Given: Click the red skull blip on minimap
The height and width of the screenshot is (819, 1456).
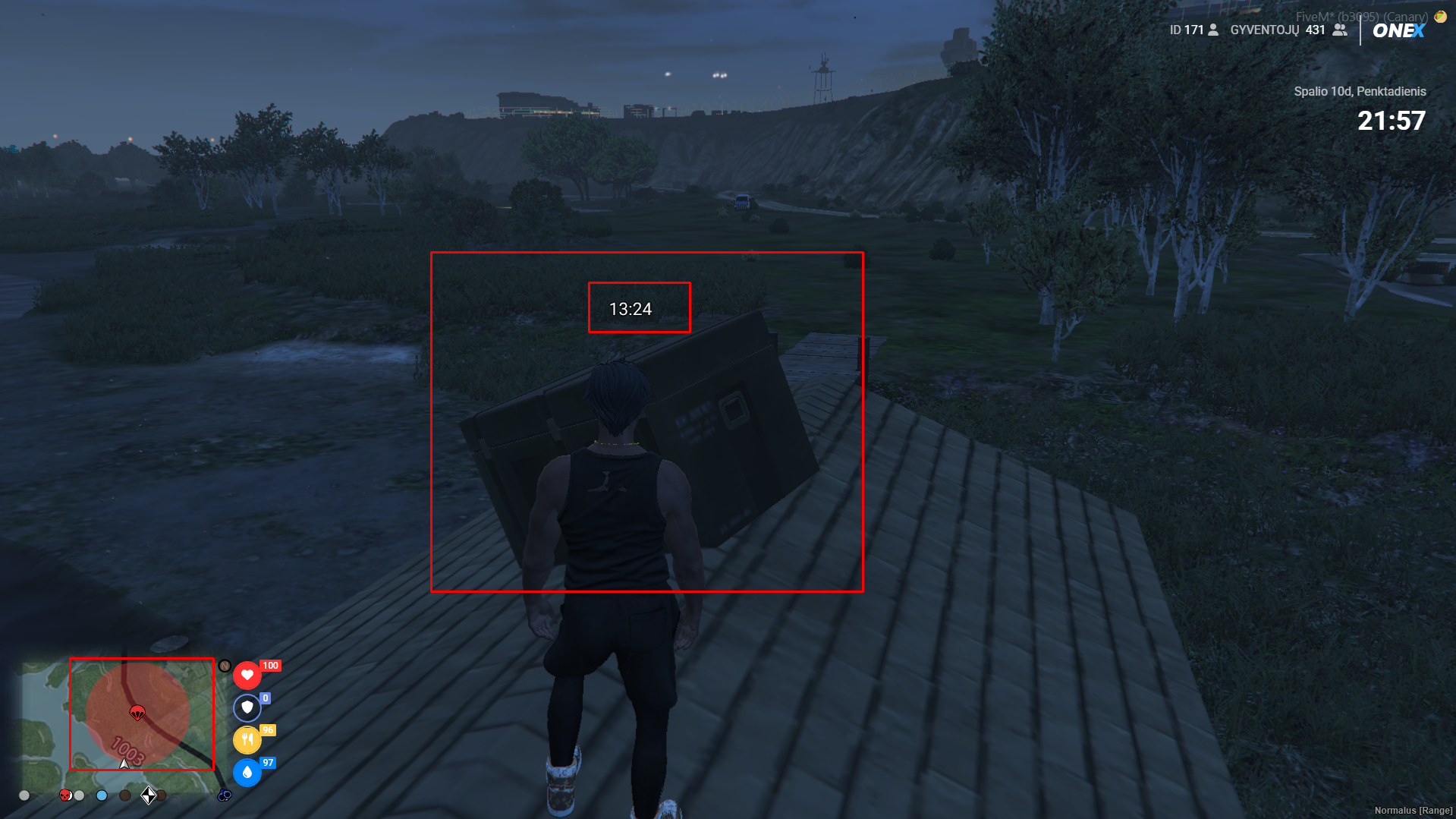Looking at the screenshot, I should coord(65,795).
